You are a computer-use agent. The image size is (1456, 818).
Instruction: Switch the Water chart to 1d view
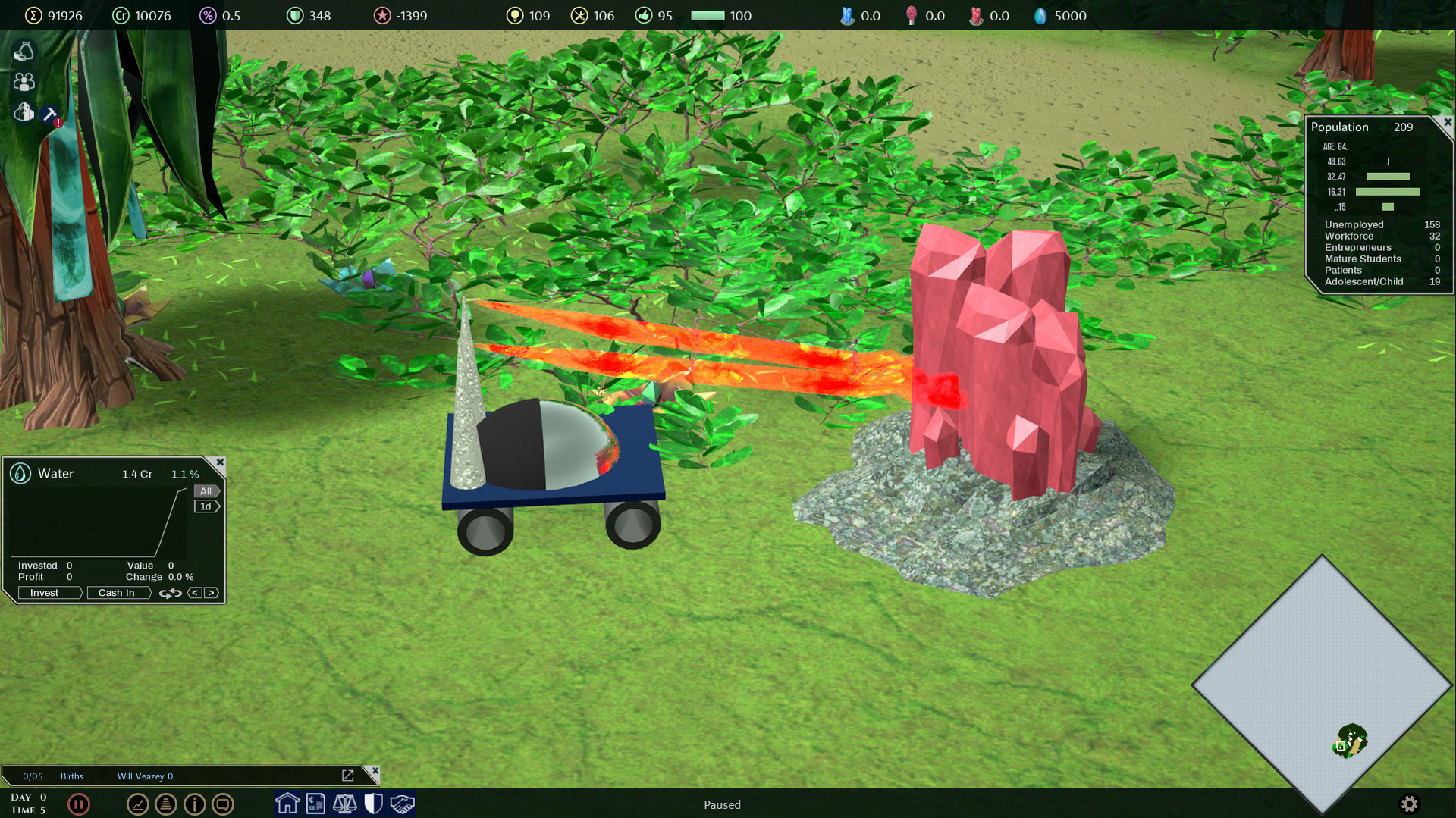206,506
